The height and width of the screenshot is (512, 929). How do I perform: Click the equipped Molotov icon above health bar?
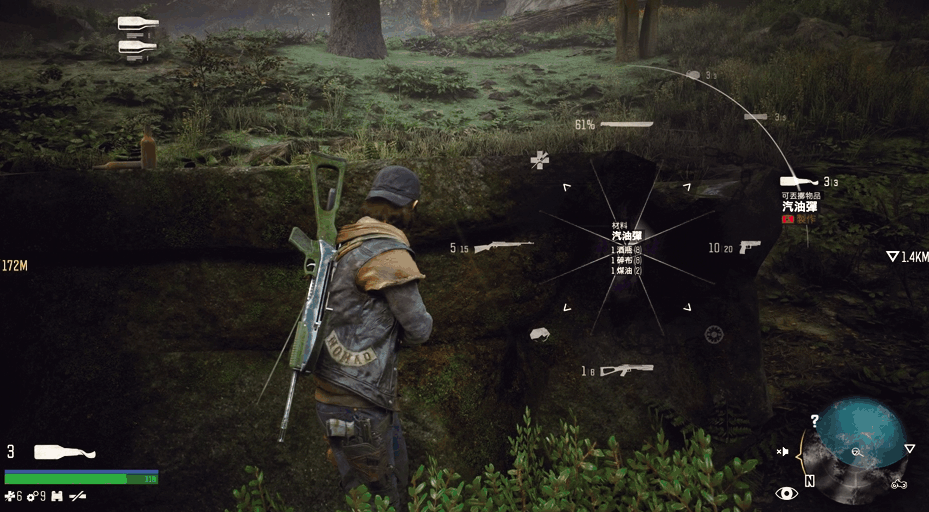pyautogui.click(x=65, y=452)
